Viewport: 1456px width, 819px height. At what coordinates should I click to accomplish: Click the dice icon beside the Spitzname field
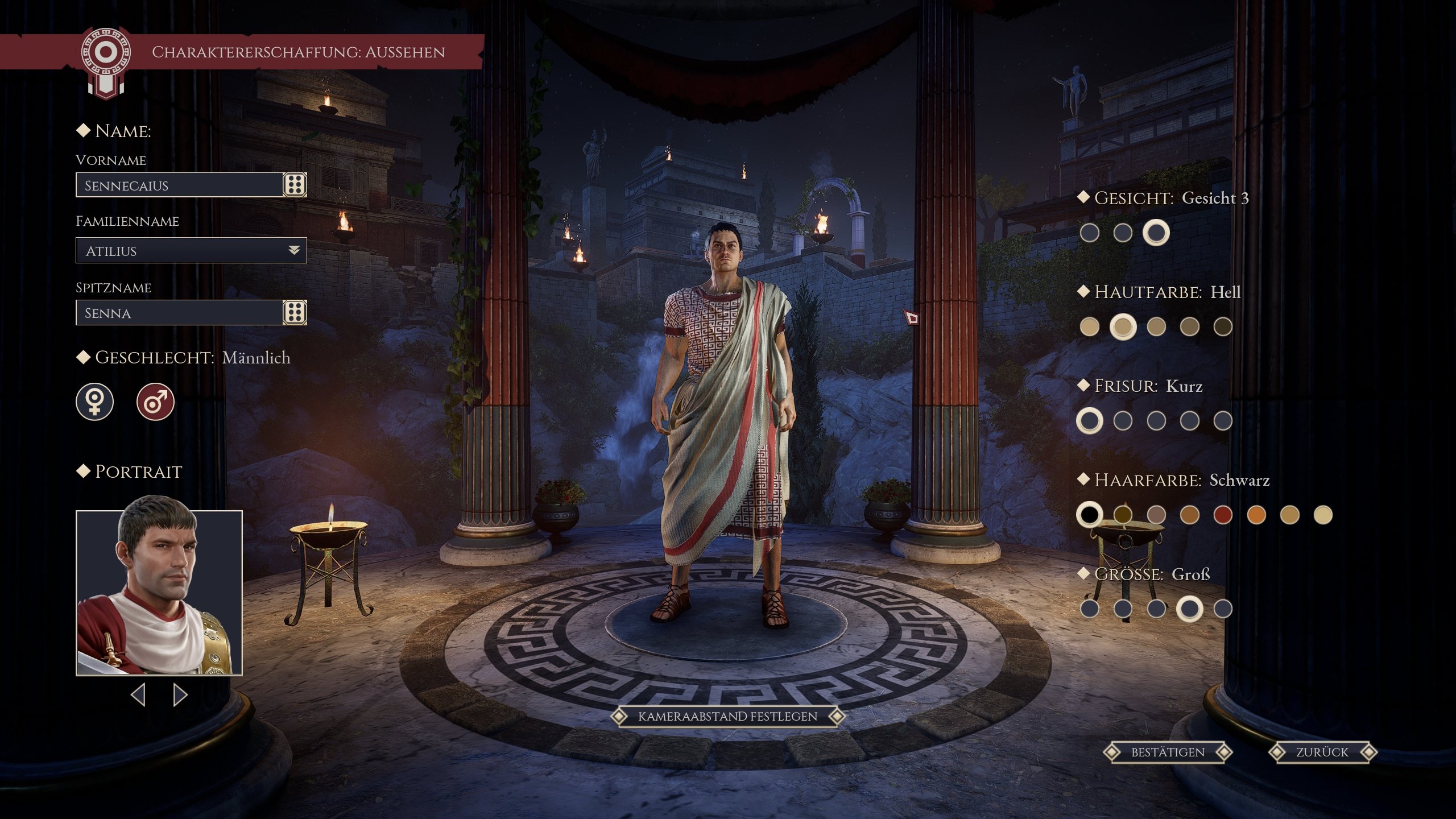click(x=295, y=312)
